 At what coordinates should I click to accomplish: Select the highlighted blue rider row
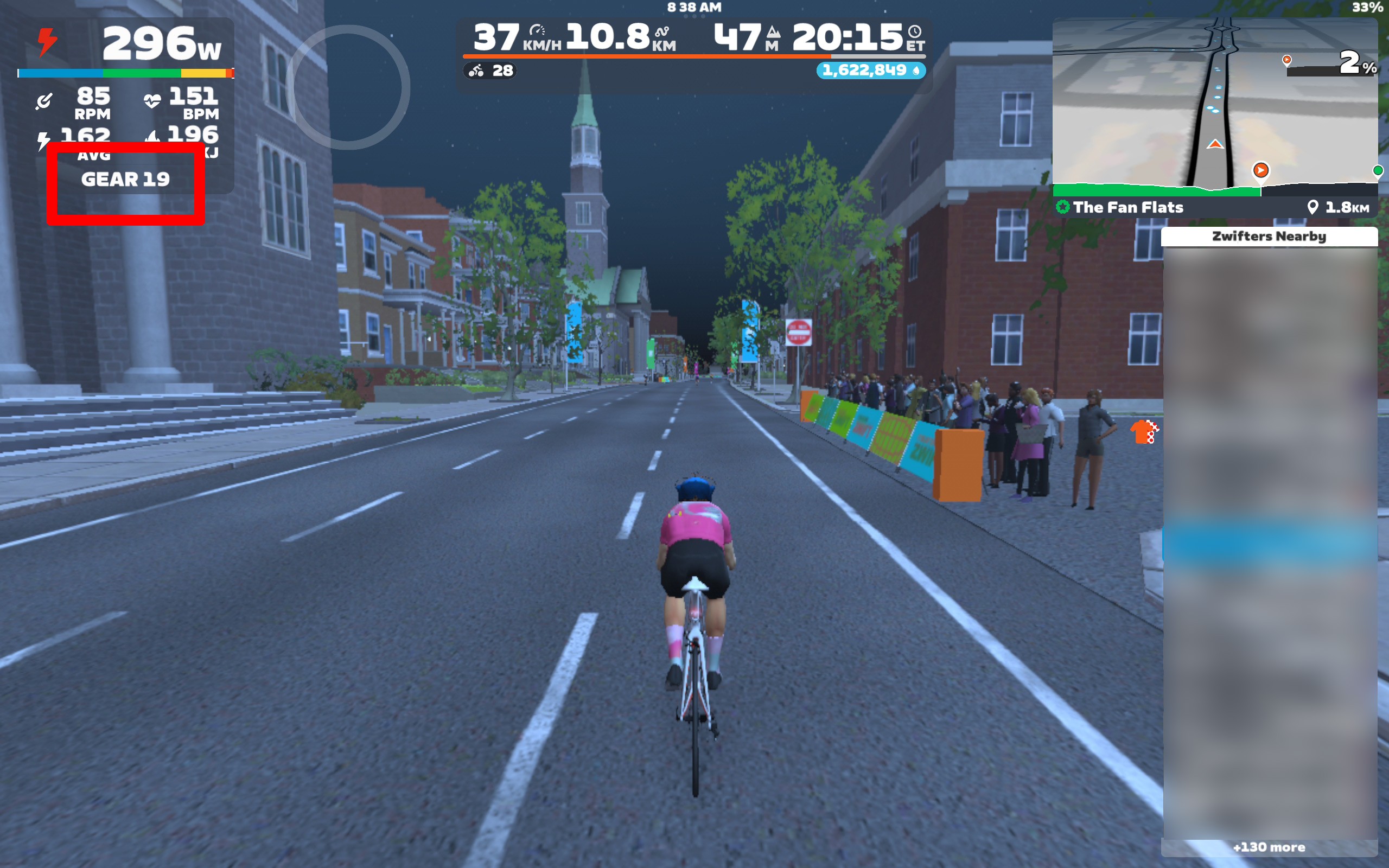1269,543
